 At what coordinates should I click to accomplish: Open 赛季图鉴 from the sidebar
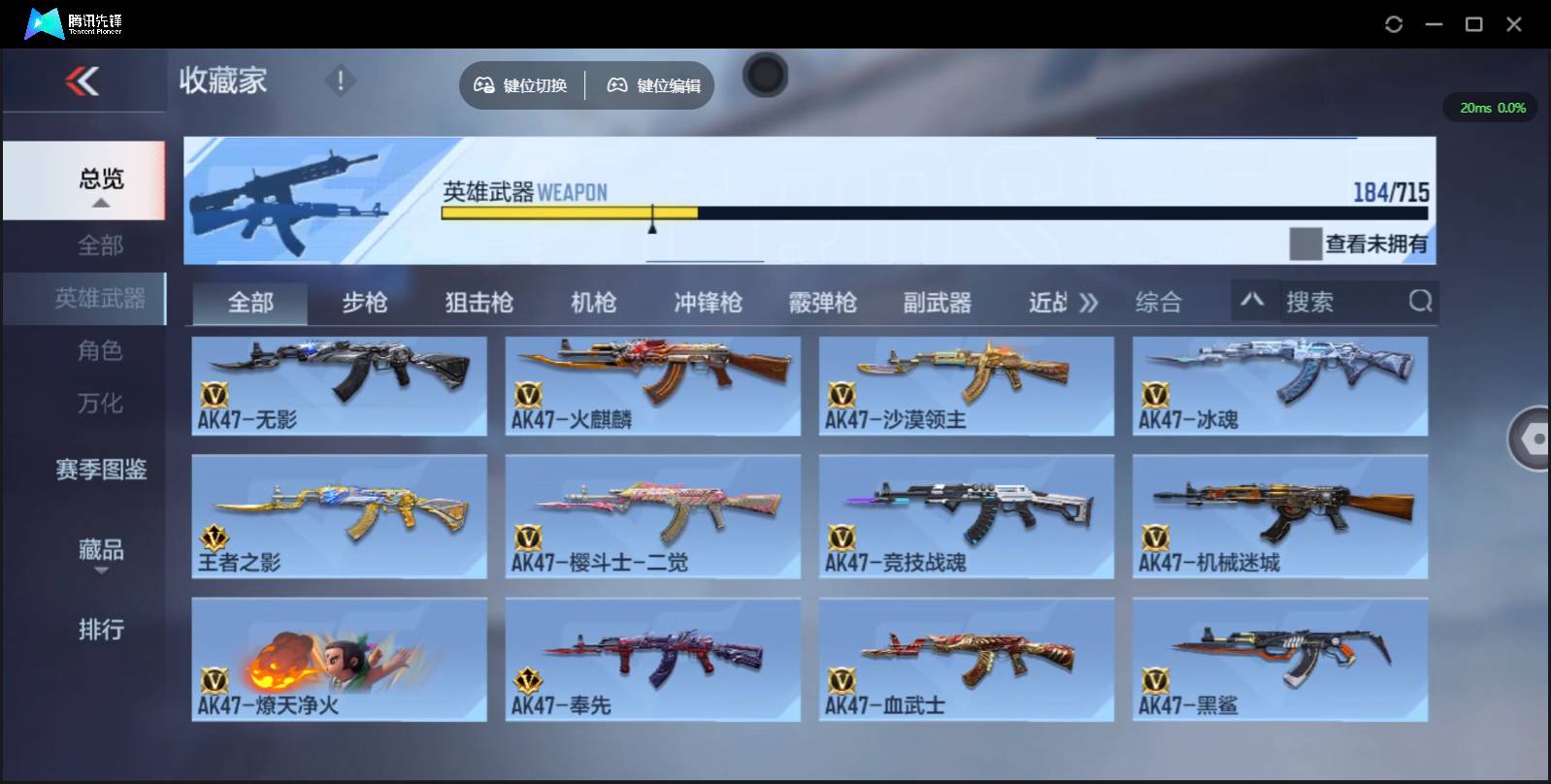click(x=100, y=470)
